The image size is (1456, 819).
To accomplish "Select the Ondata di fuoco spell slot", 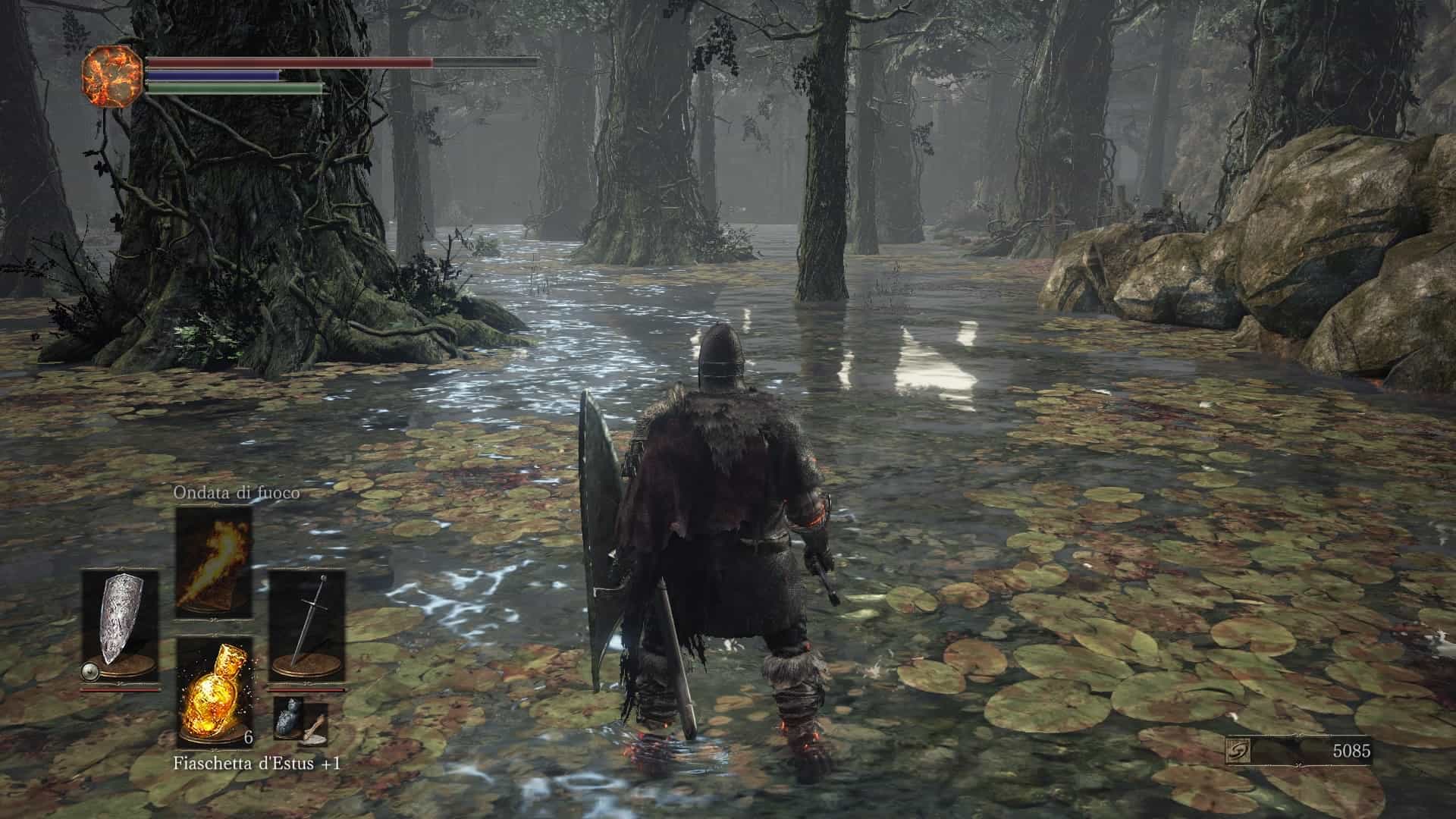I will 214,562.
